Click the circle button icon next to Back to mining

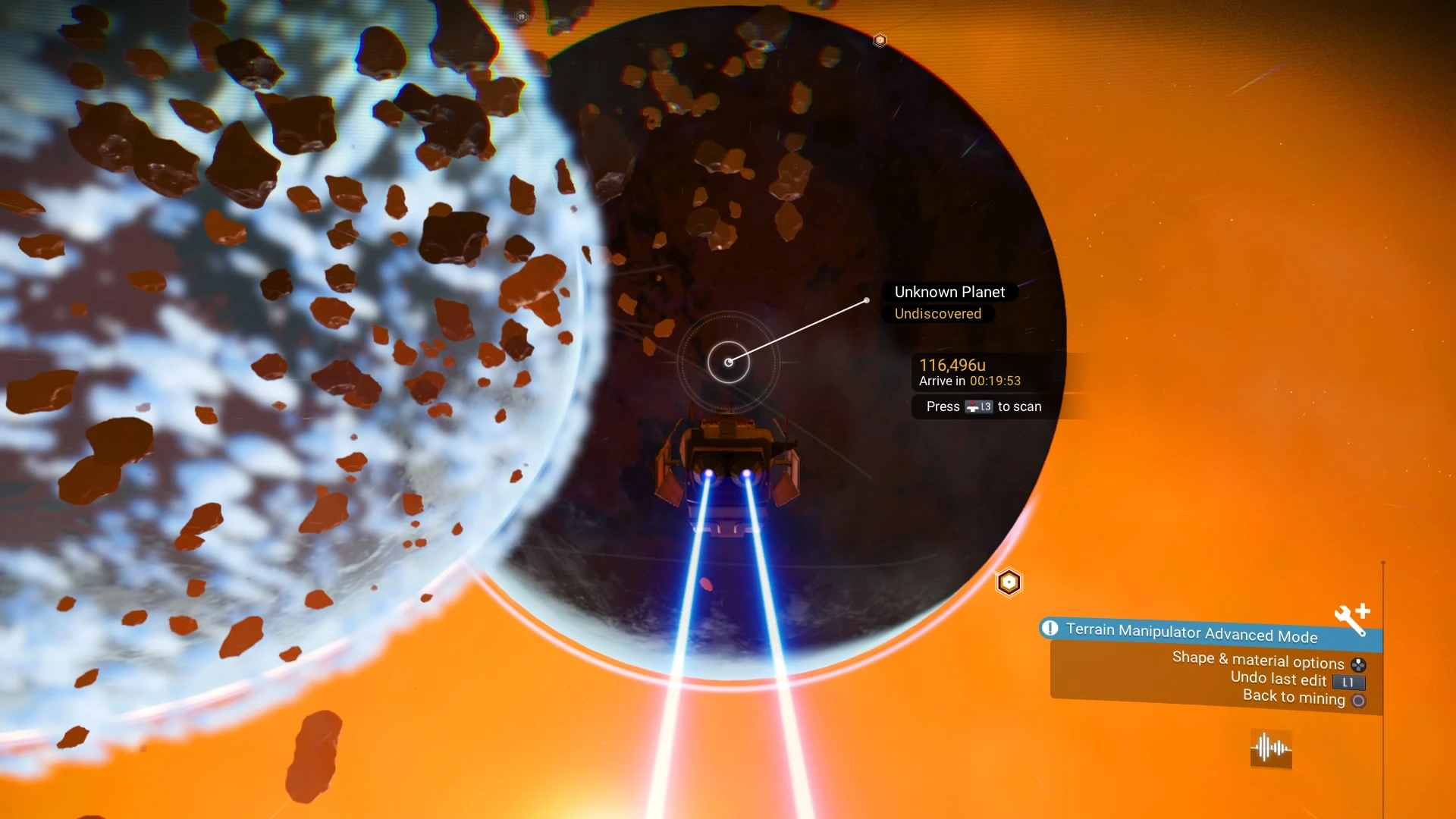click(x=1359, y=700)
